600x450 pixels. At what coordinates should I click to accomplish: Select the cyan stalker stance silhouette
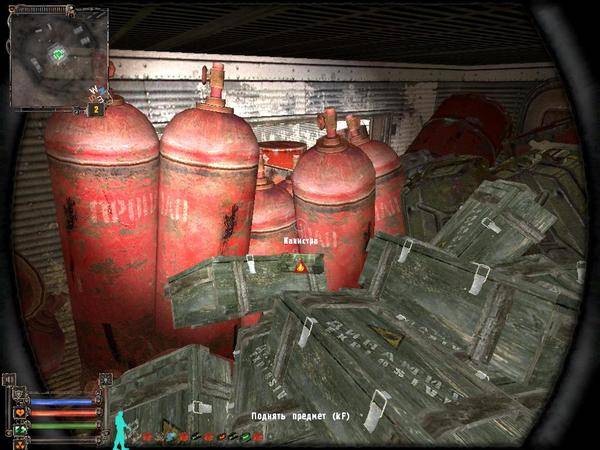click(x=122, y=426)
